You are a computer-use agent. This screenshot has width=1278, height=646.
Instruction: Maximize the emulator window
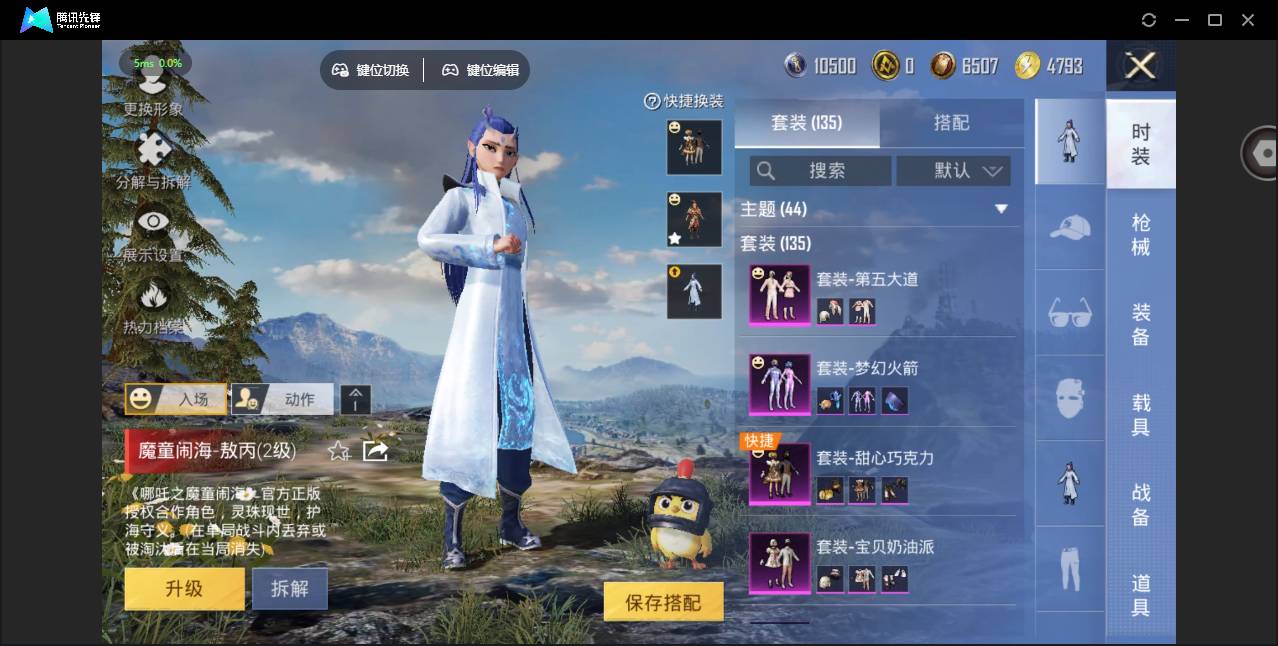coord(1215,20)
